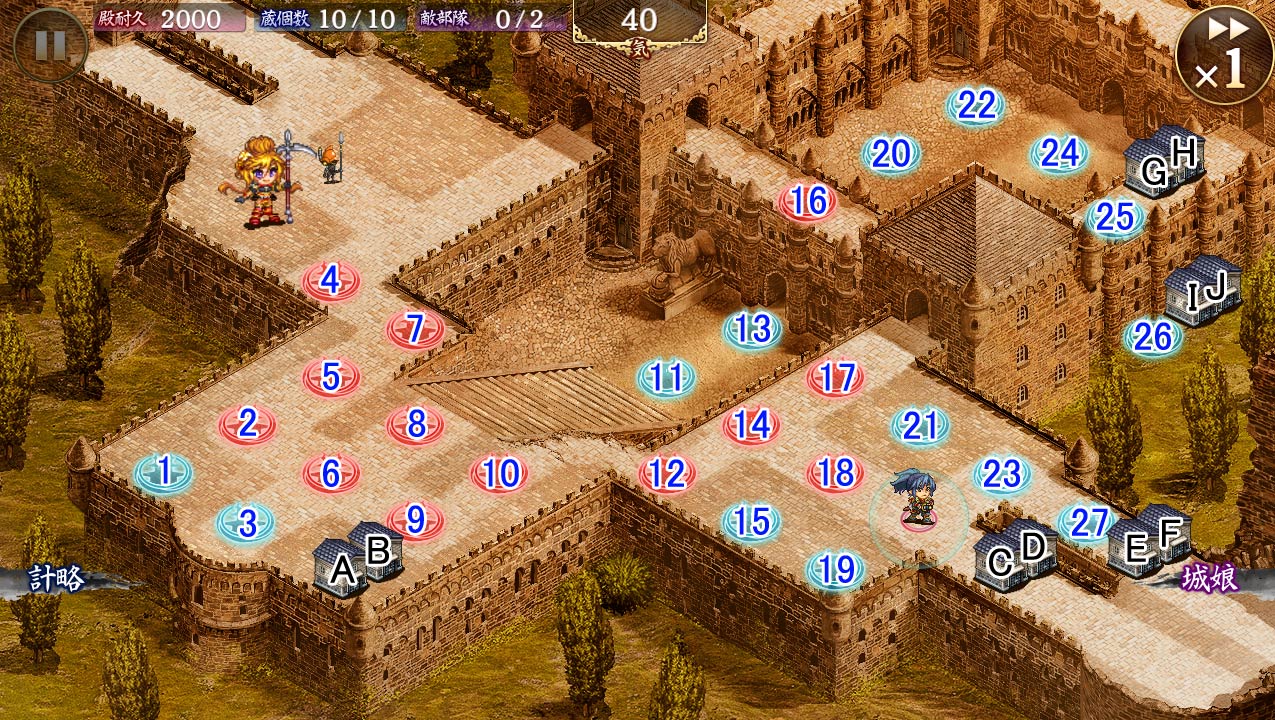This screenshot has width=1275, height=720.
Task: Select the storehouse marked C
Action: (997, 562)
